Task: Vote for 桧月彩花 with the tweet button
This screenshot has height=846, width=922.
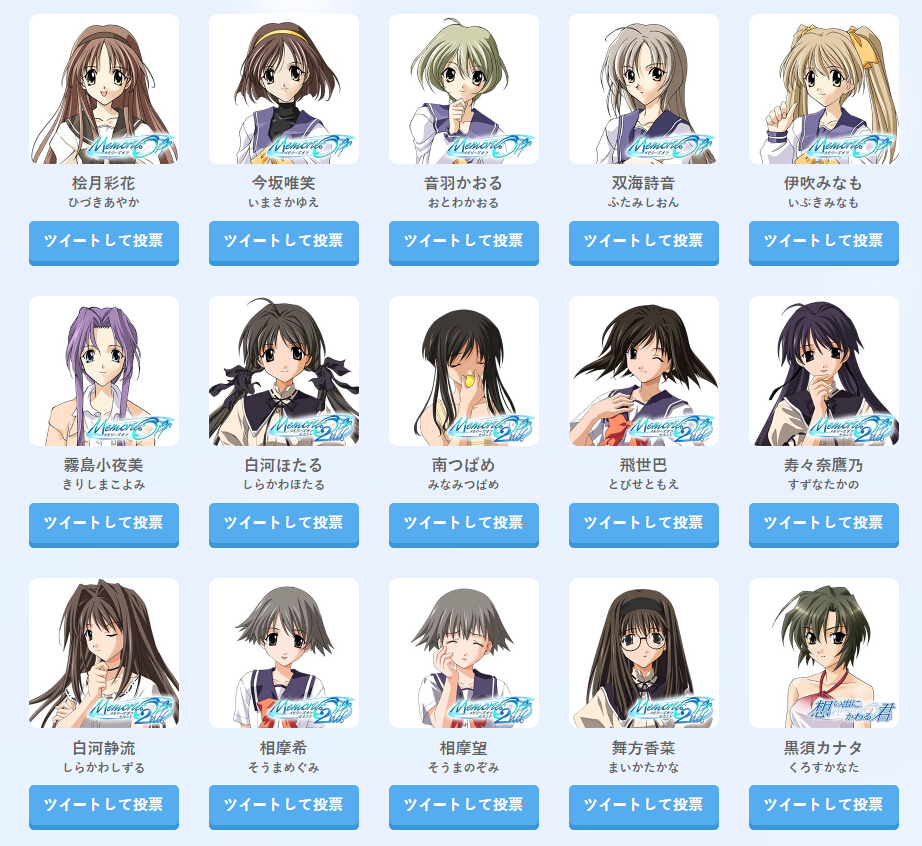Action: 104,242
